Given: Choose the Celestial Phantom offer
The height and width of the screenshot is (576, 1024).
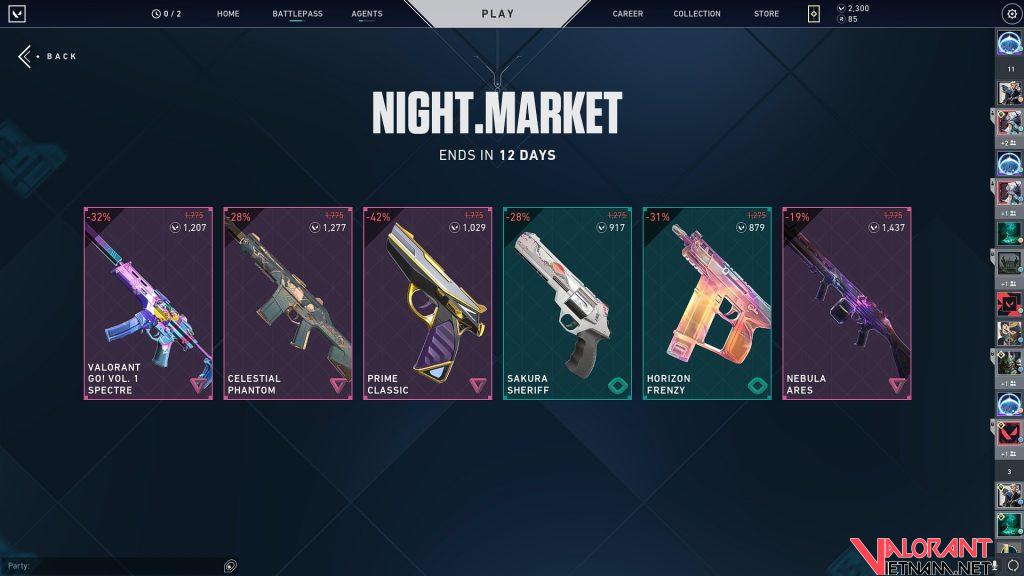Looking at the screenshot, I should (x=288, y=304).
